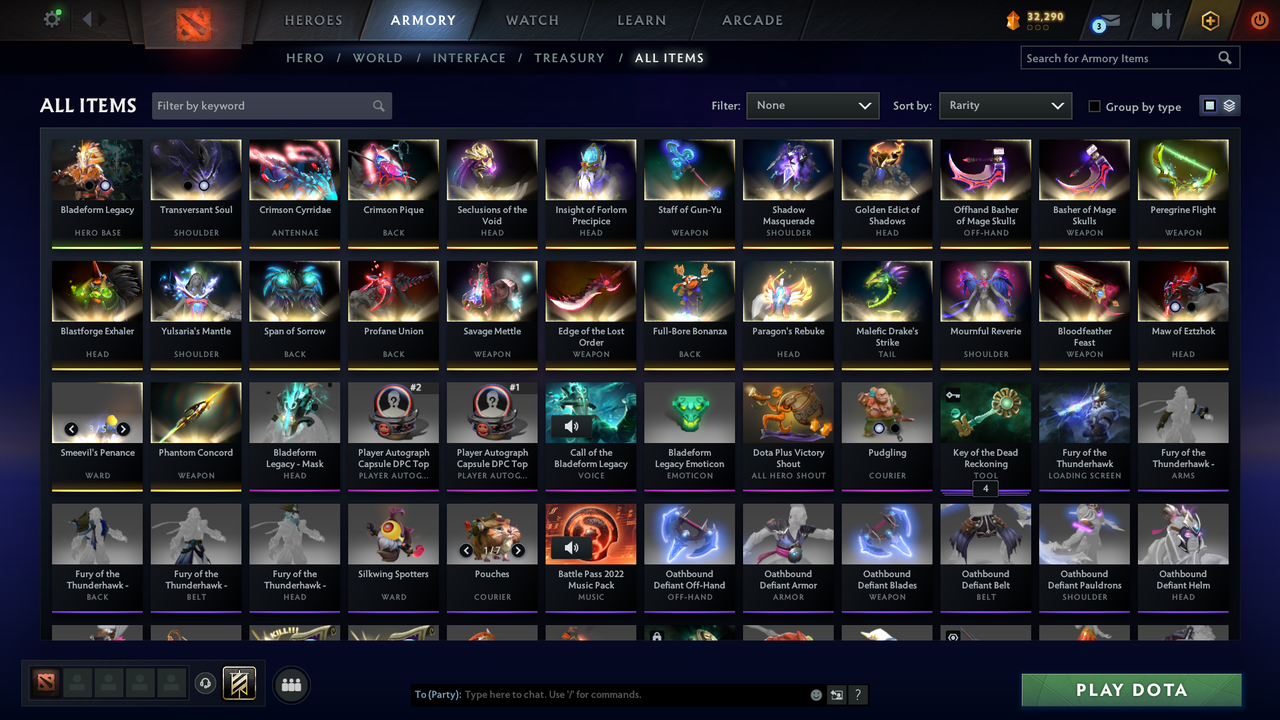This screenshot has height=720, width=1280.
Task: Click the PLAY DOTA button
Action: [x=1131, y=689]
